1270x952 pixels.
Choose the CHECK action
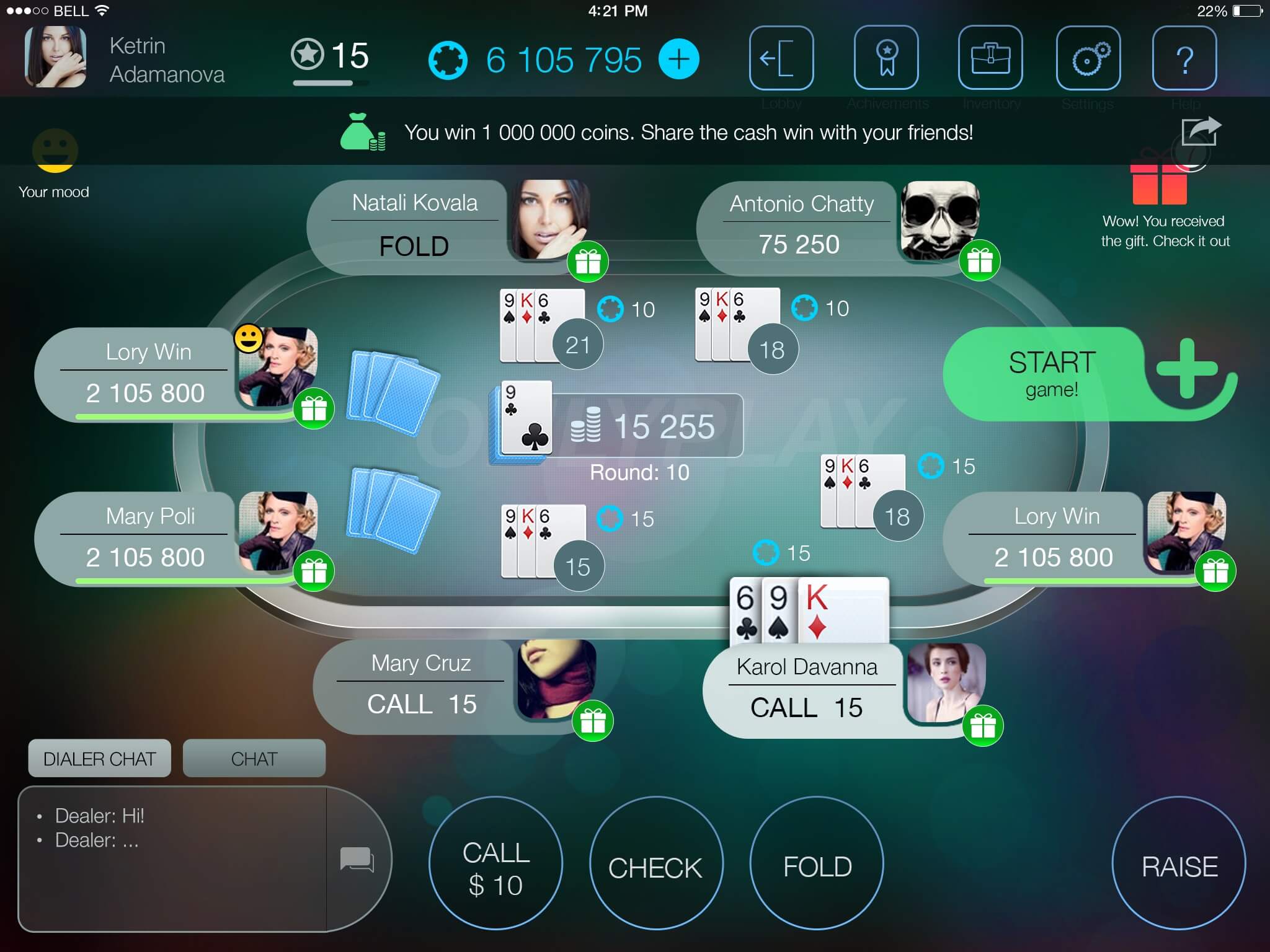pyautogui.click(x=655, y=864)
